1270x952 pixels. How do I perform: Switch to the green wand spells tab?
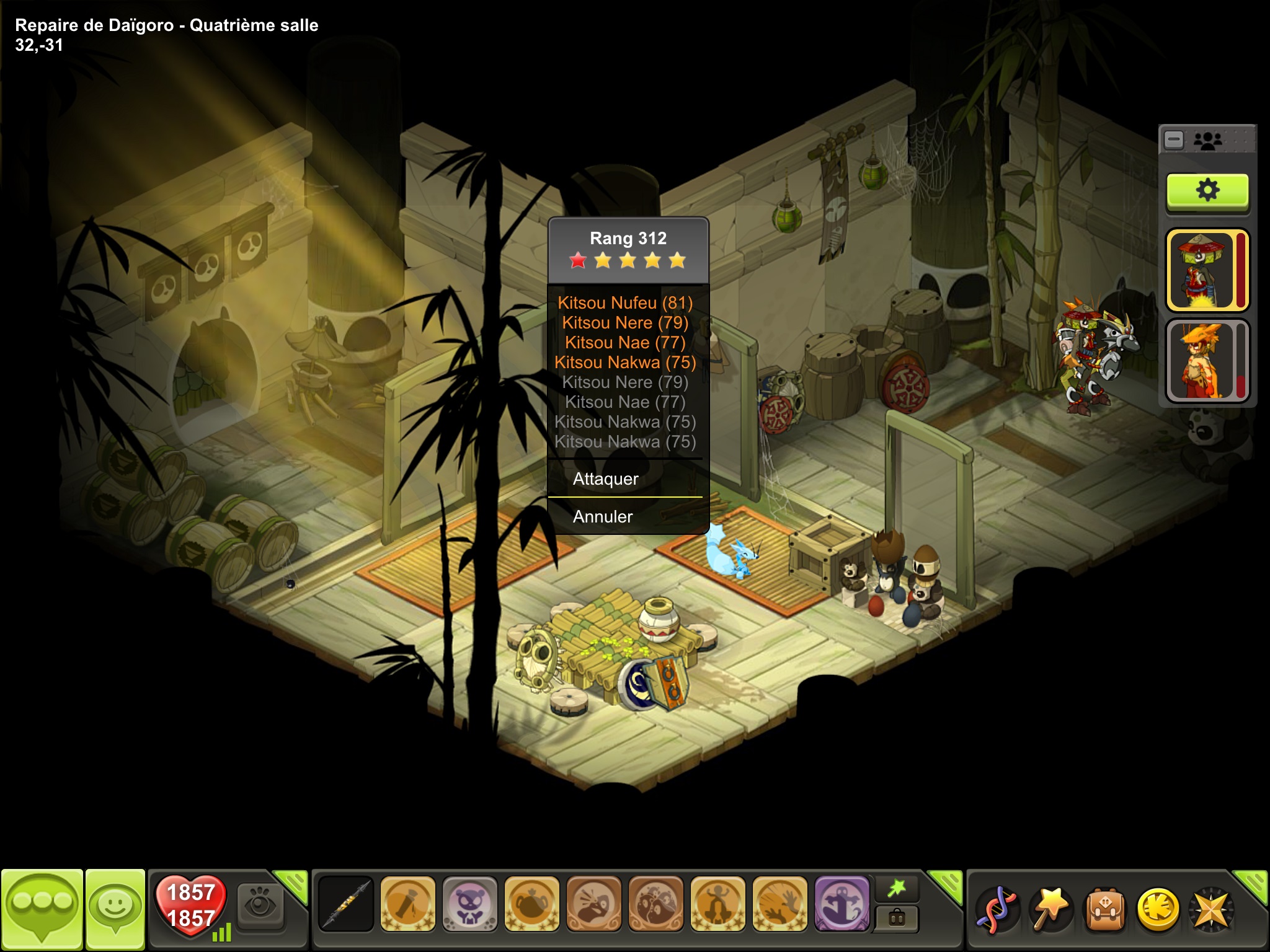(897, 889)
